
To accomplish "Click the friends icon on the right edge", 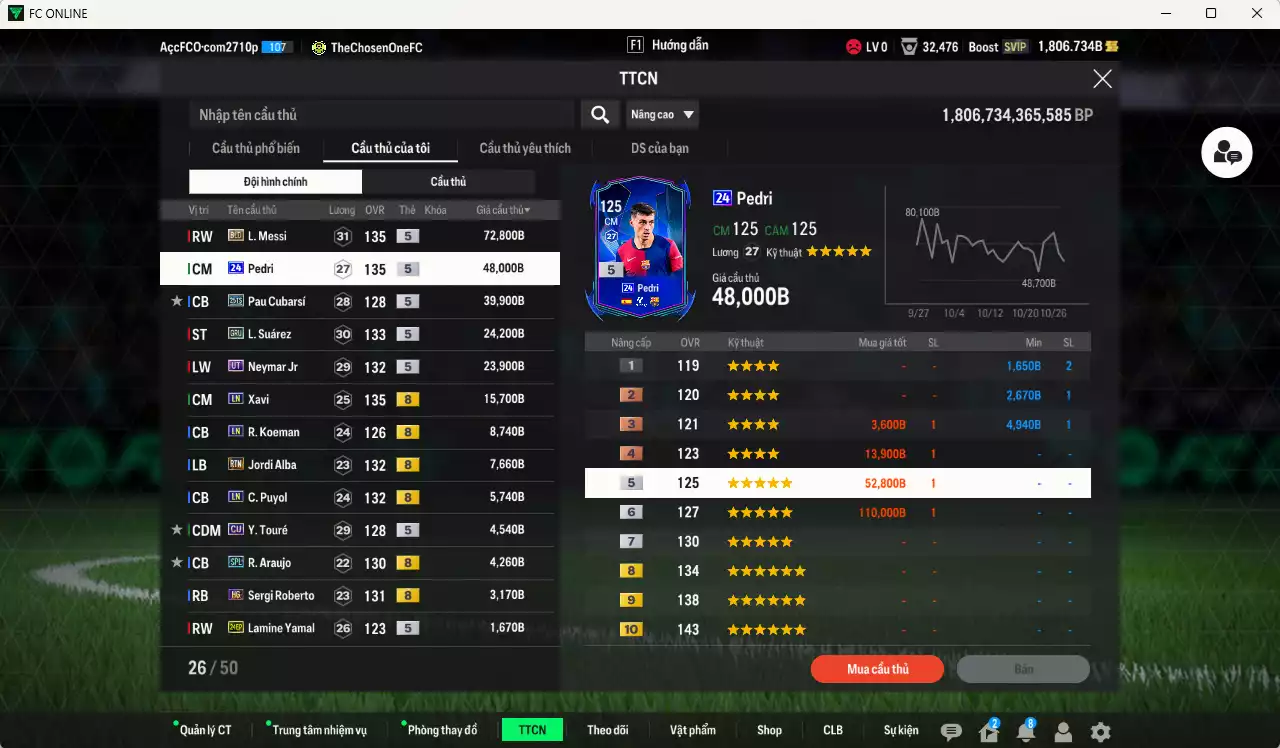I will (1226, 152).
